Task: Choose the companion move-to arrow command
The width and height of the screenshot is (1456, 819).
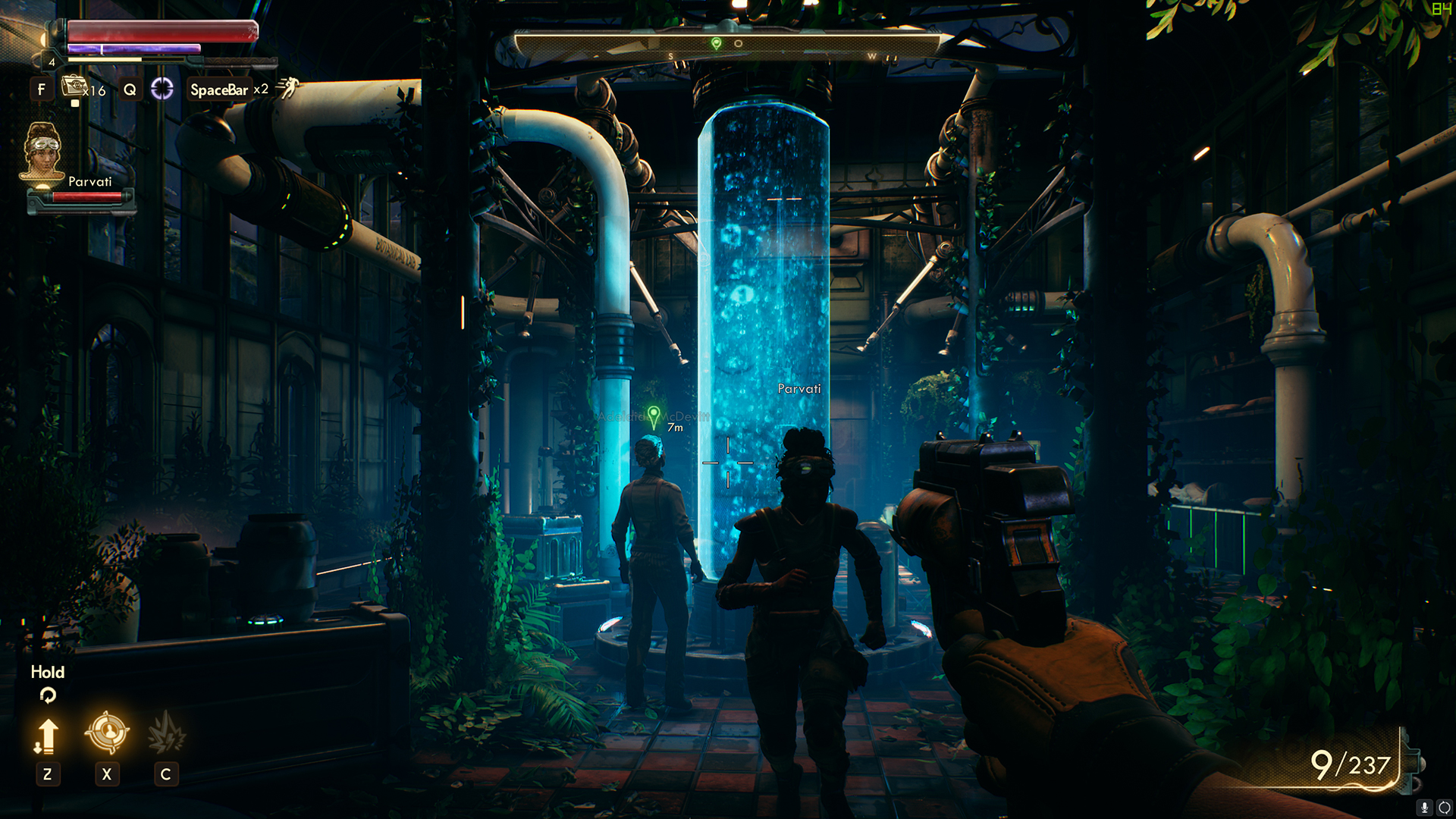Action: pos(47,736)
